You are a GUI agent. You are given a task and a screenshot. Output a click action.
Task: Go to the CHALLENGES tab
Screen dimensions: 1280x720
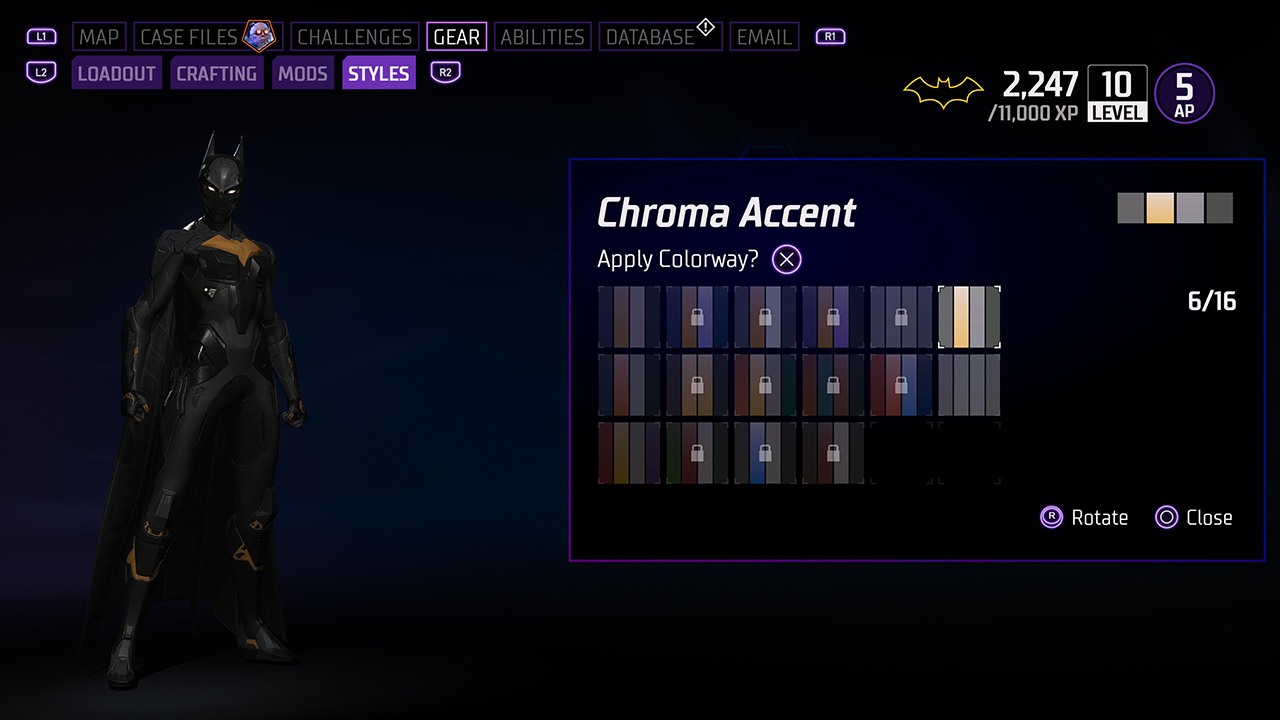point(354,37)
